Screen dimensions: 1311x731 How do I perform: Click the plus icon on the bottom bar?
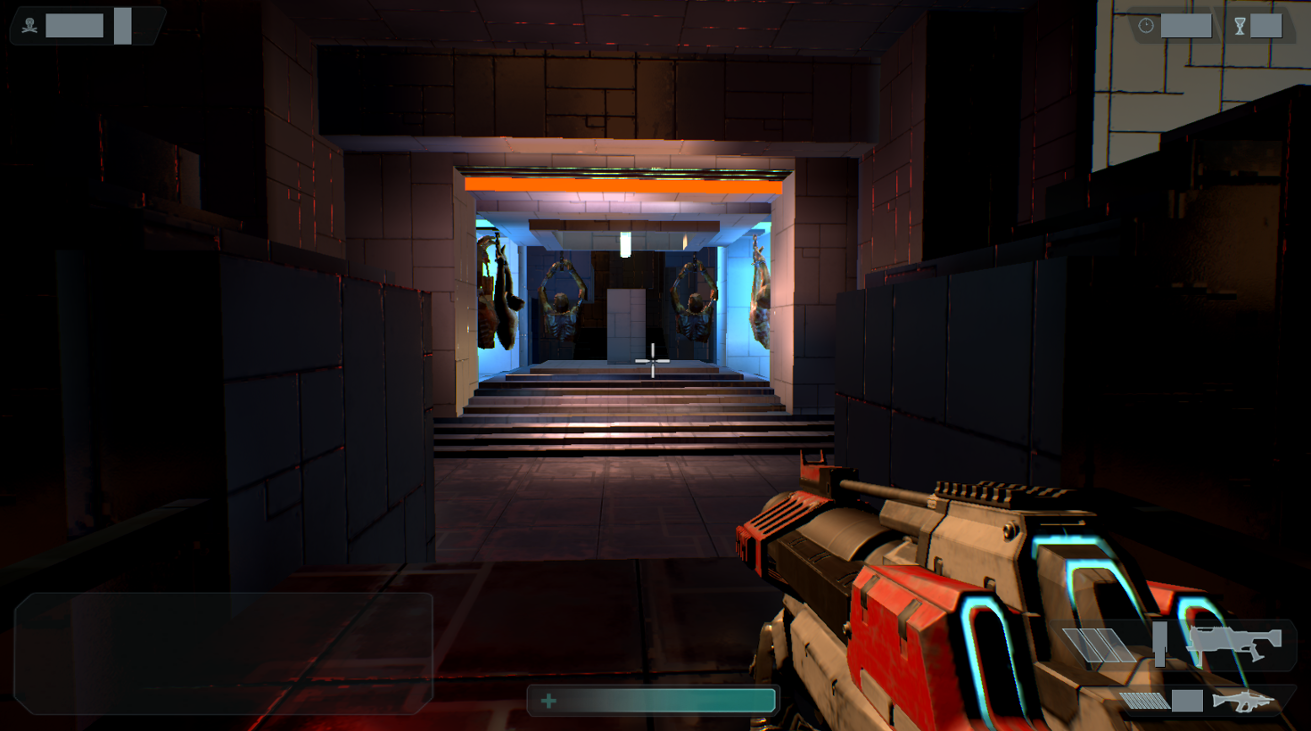547,702
